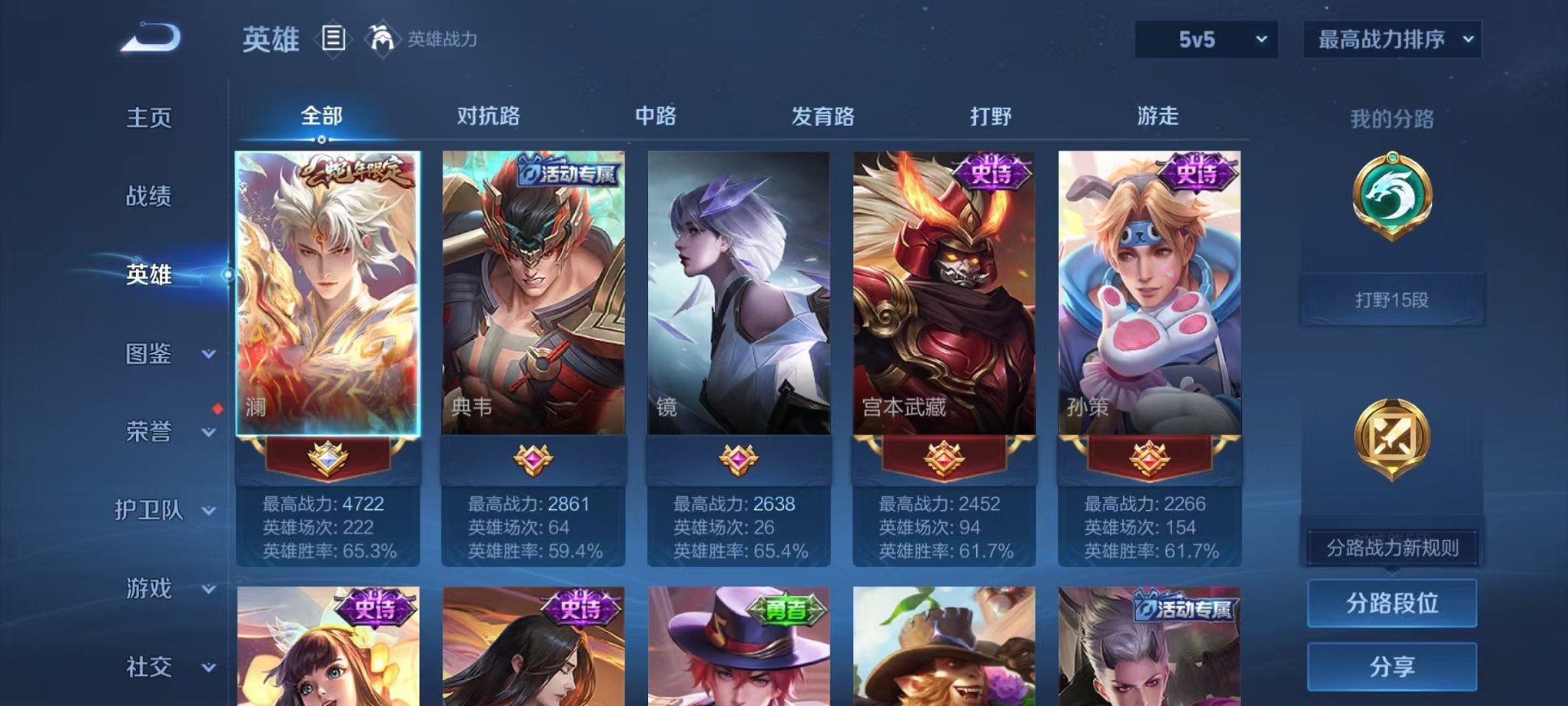Open the 最高战力排序 sorting dropdown
Screen dimensions: 1568x706
click(1391, 37)
